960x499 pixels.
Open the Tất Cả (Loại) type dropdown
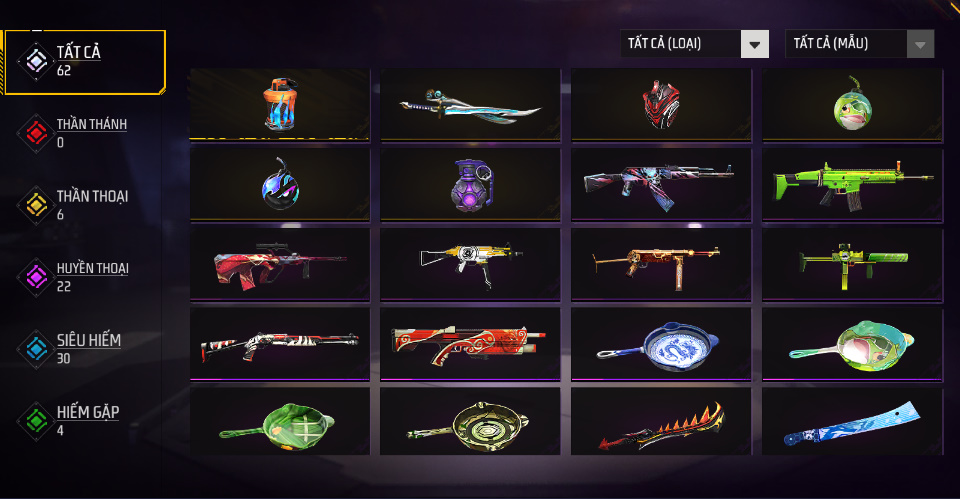pos(694,44)
